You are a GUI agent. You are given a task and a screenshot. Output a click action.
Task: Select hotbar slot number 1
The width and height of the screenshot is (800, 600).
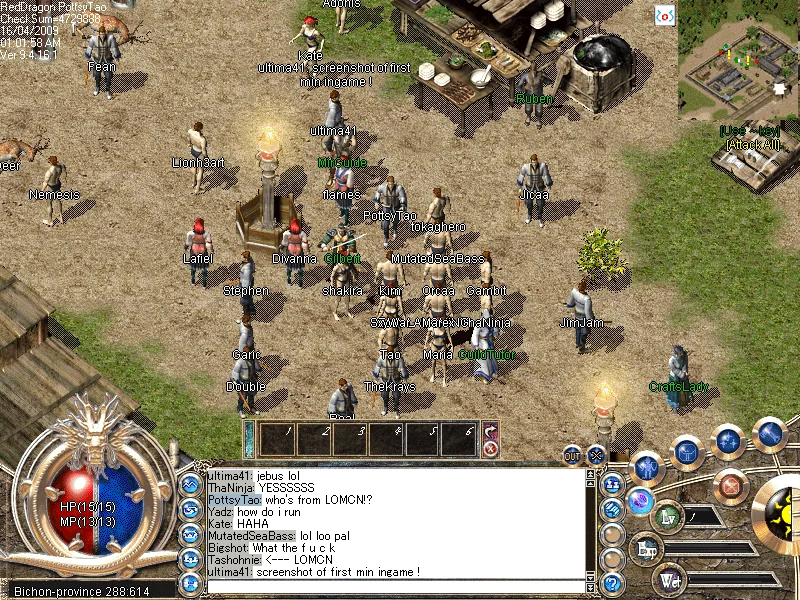(276, 438)
